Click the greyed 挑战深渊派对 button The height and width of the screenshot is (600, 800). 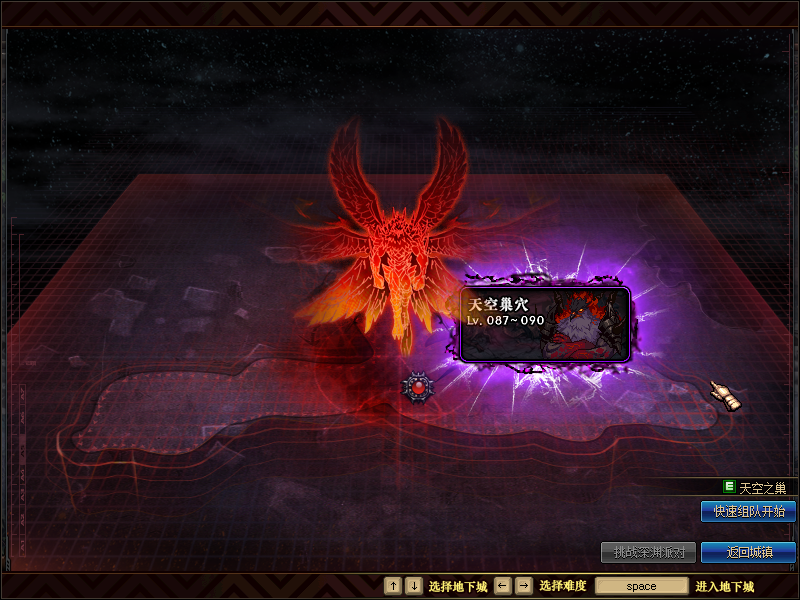click(648, 552)
